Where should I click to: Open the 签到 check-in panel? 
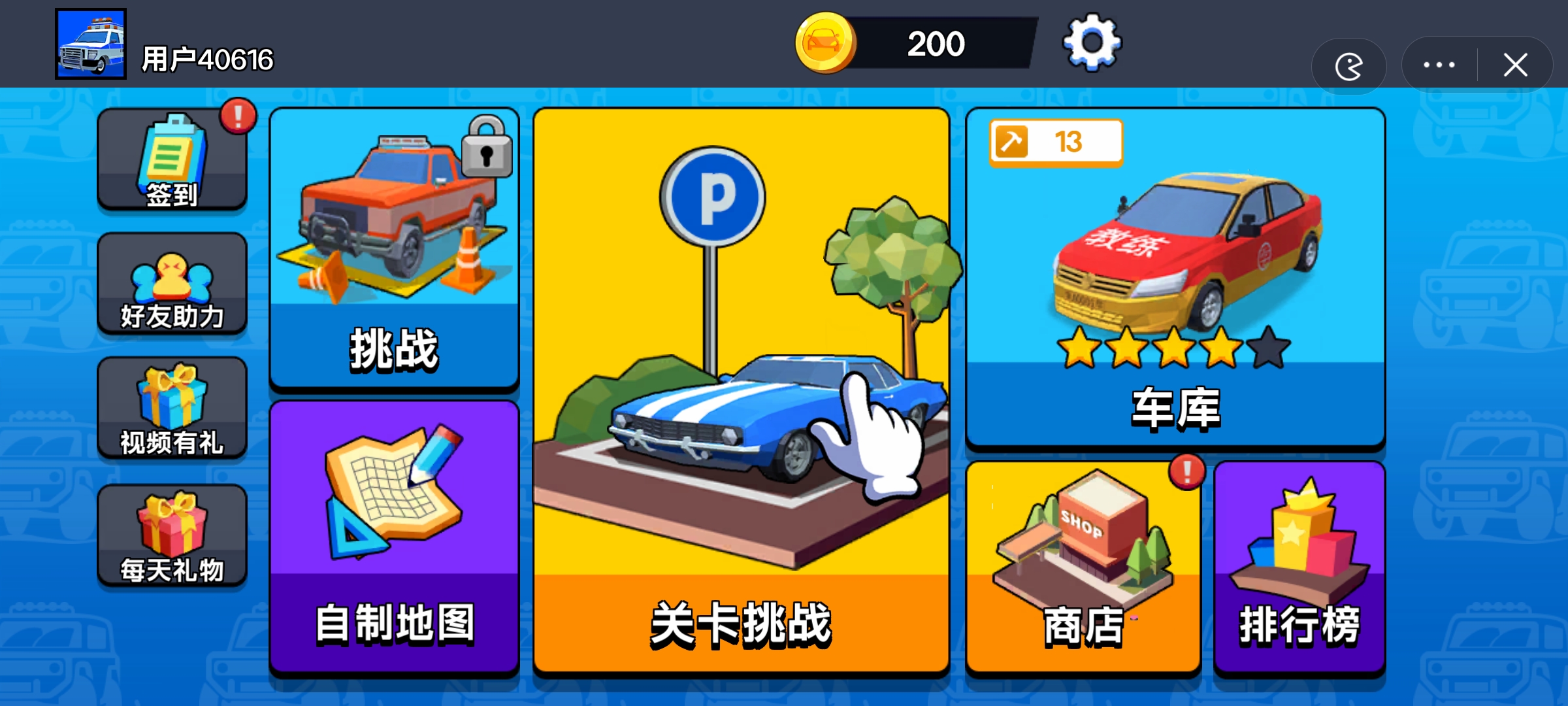pyautogui.click(x=172, y=159)
